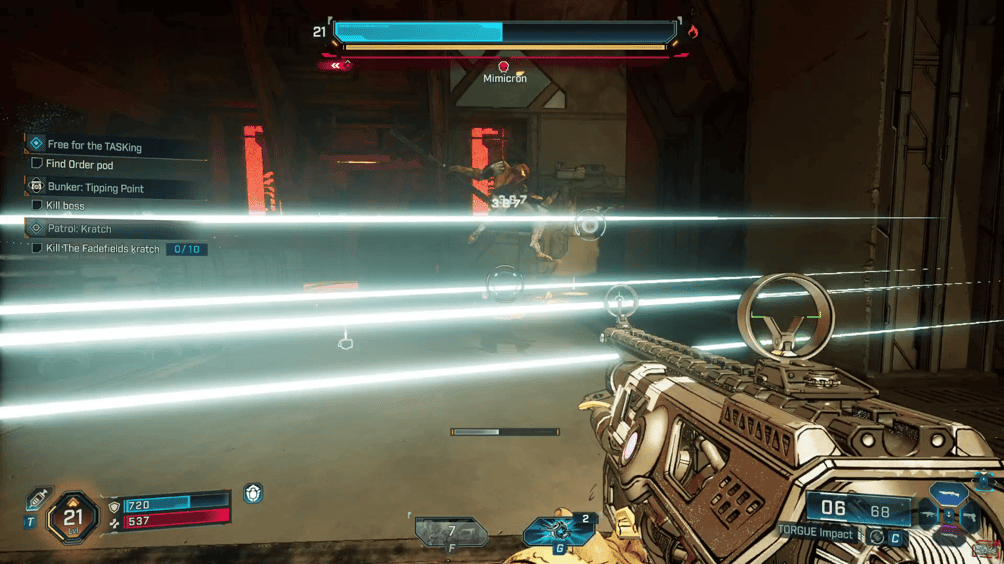Switch to the pistol weapon slot
The height and width of the screenshot is (564, 1004).
(970, 518)
